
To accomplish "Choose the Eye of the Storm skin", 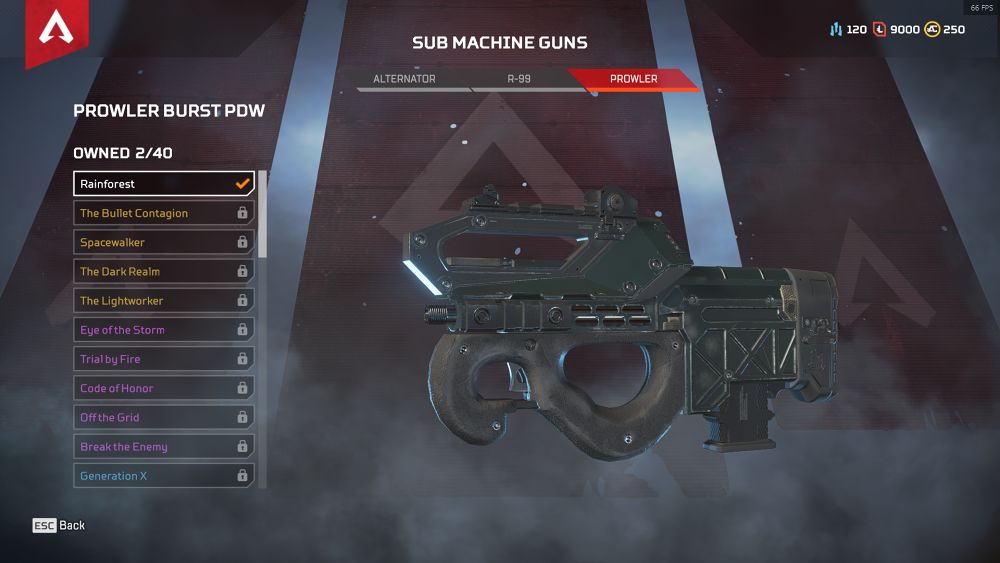I will click(164, 330).
